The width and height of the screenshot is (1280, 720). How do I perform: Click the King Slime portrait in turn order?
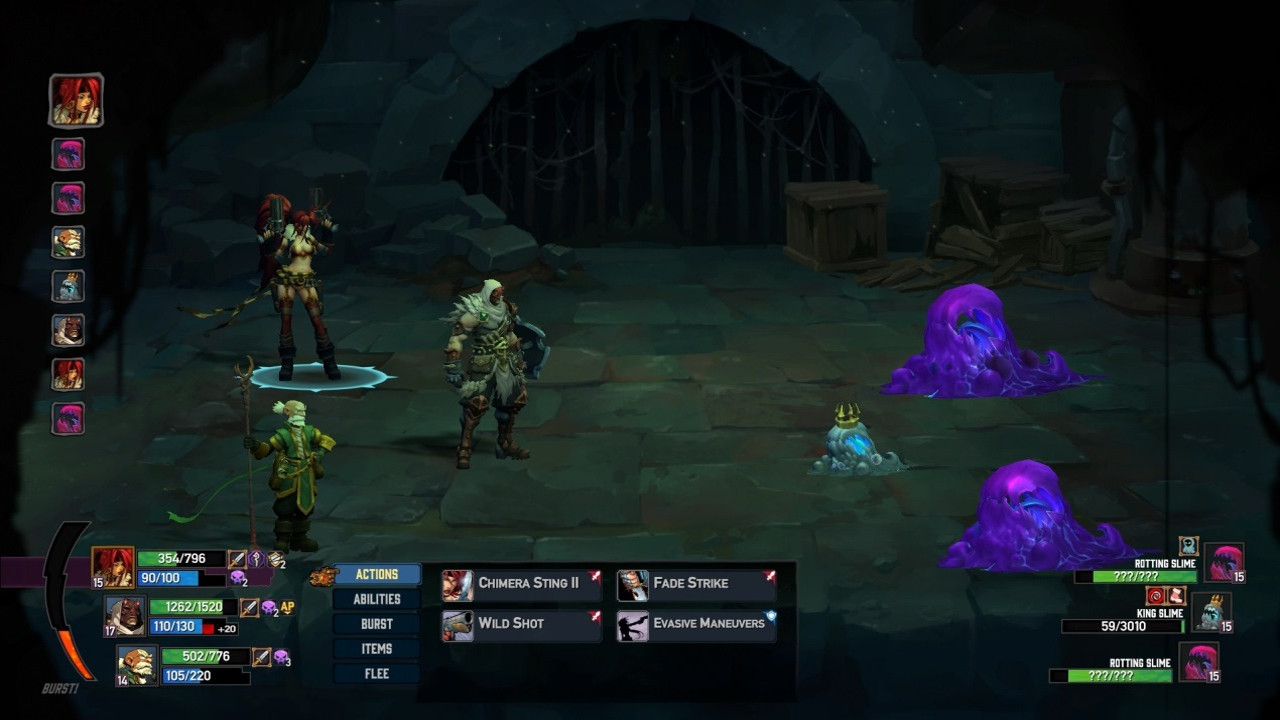click(x=68, y=286)
